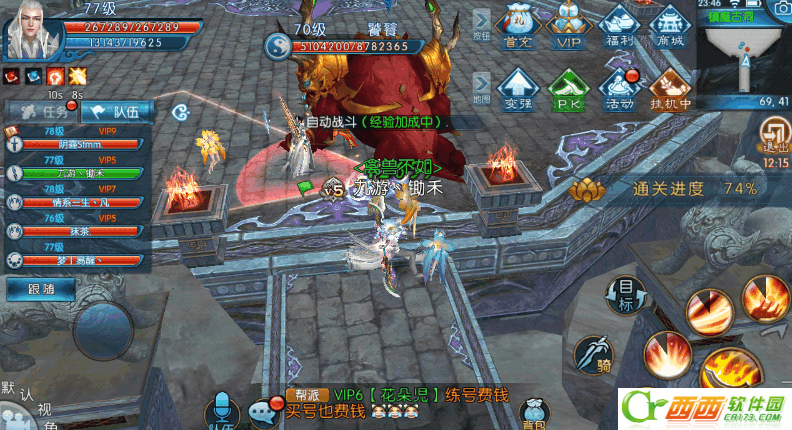Click the 跟随 follow button
Screen dimensions: 792x430
click(x=32, y=289)
